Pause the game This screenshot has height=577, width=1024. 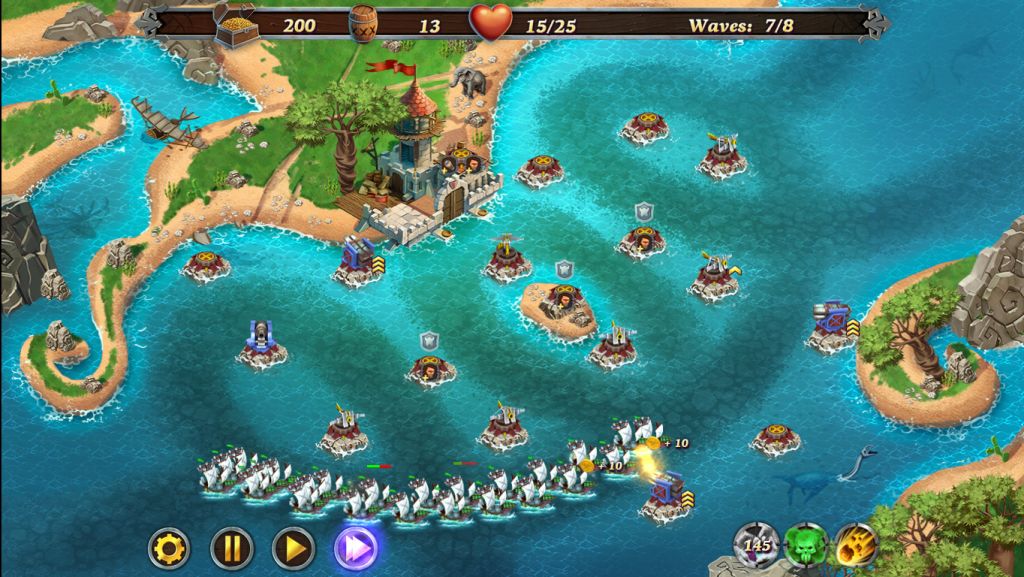[x=231, y=547]
